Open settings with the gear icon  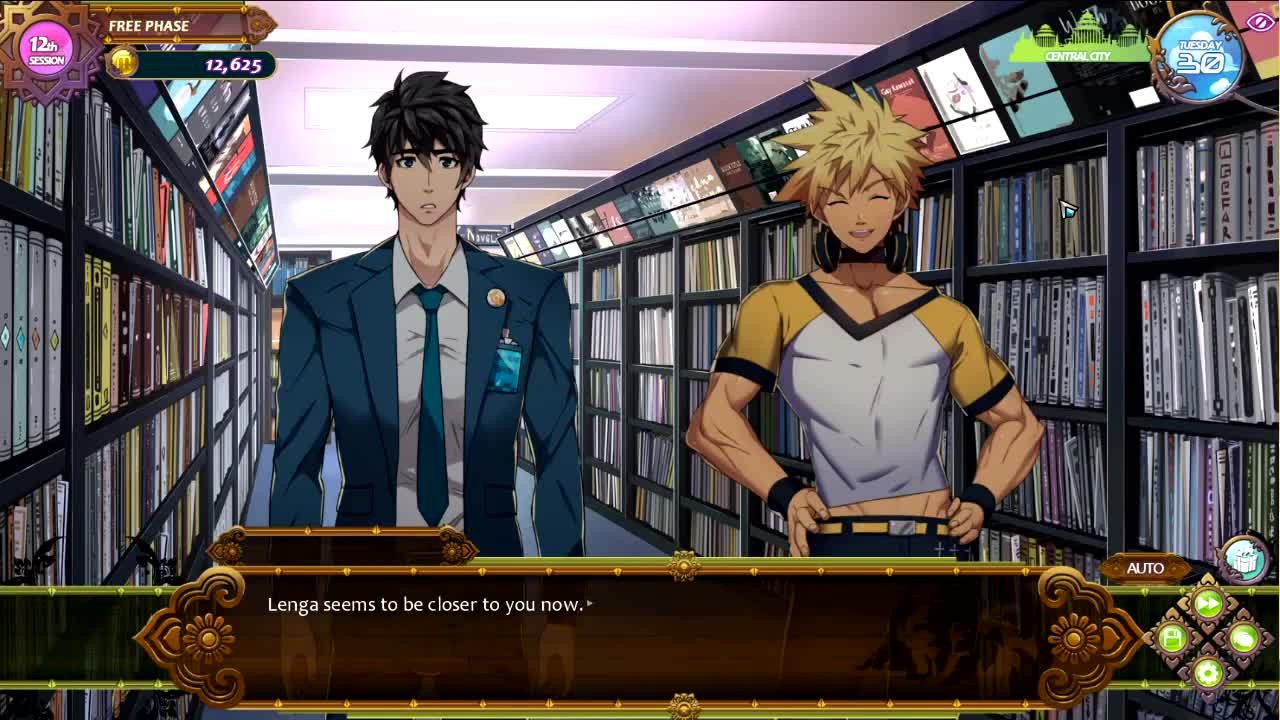pos(1208,672)
